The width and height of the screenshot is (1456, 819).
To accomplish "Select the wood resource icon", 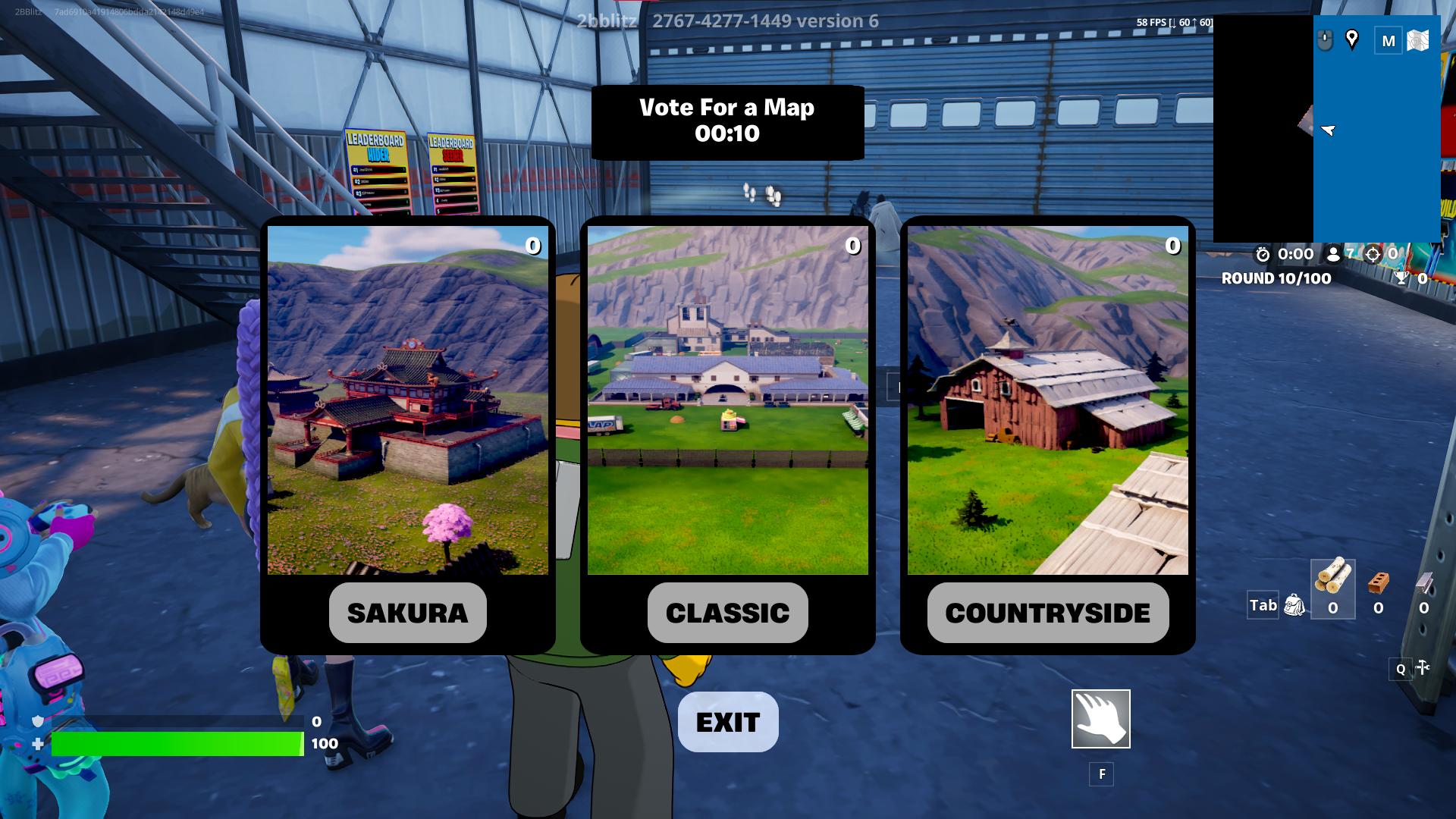I will tap(1332, 584).
